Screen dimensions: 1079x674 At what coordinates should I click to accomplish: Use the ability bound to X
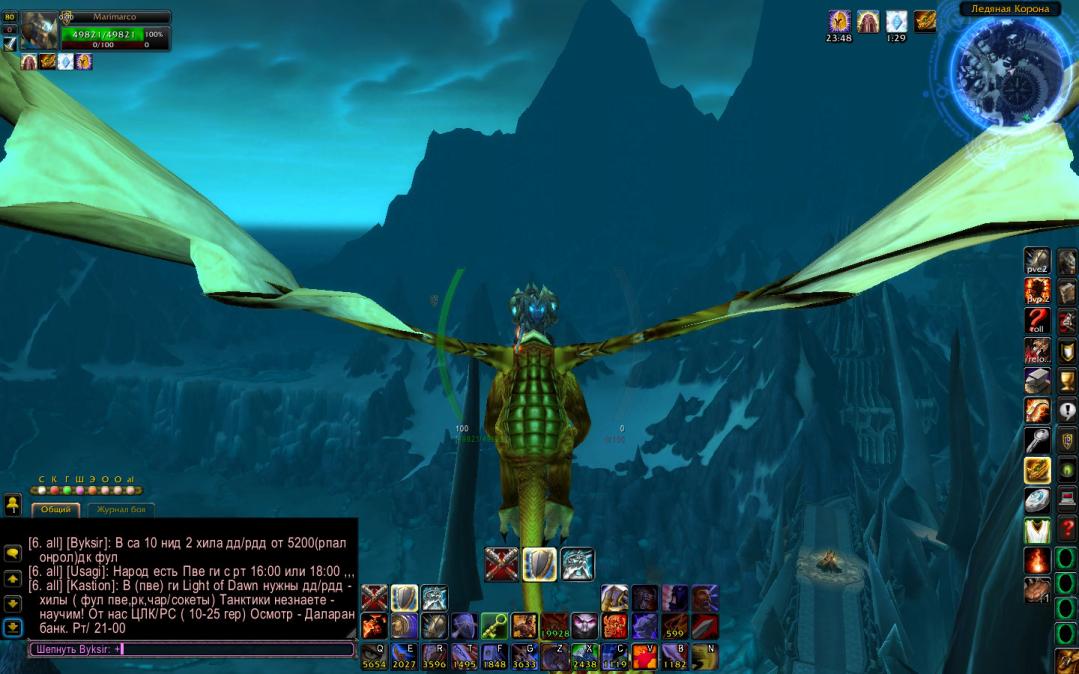pyautogui.click(x=584, y=656)
